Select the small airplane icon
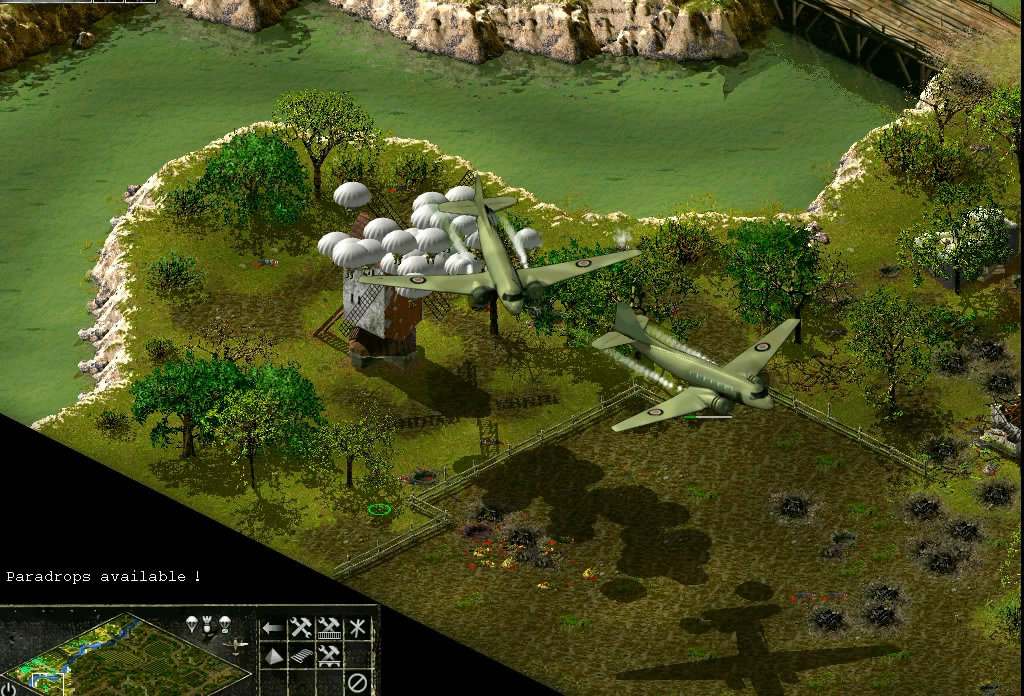The image size is (1024, 696). coord(236,645)
